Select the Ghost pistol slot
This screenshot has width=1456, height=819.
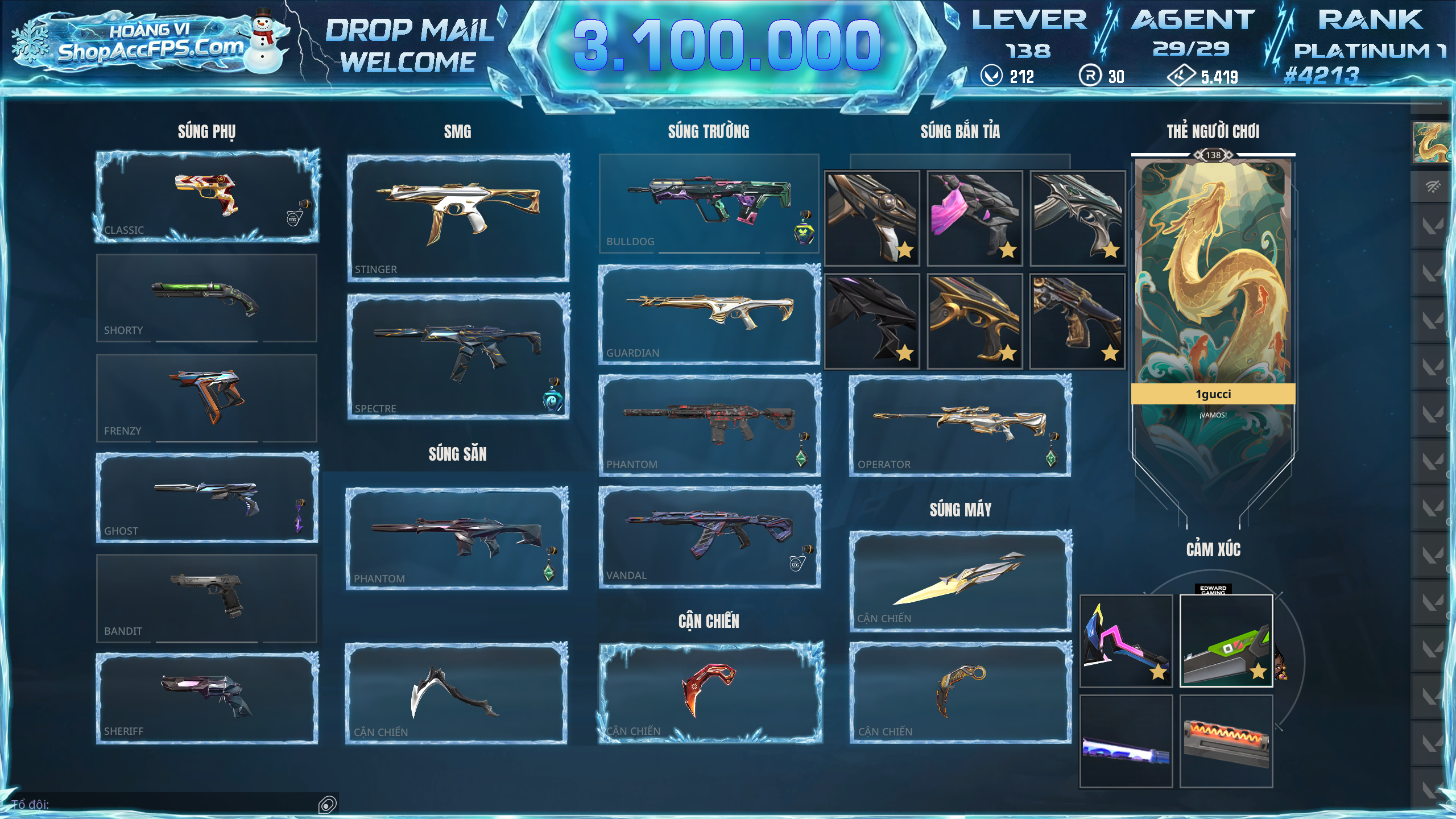click(206, 497)
